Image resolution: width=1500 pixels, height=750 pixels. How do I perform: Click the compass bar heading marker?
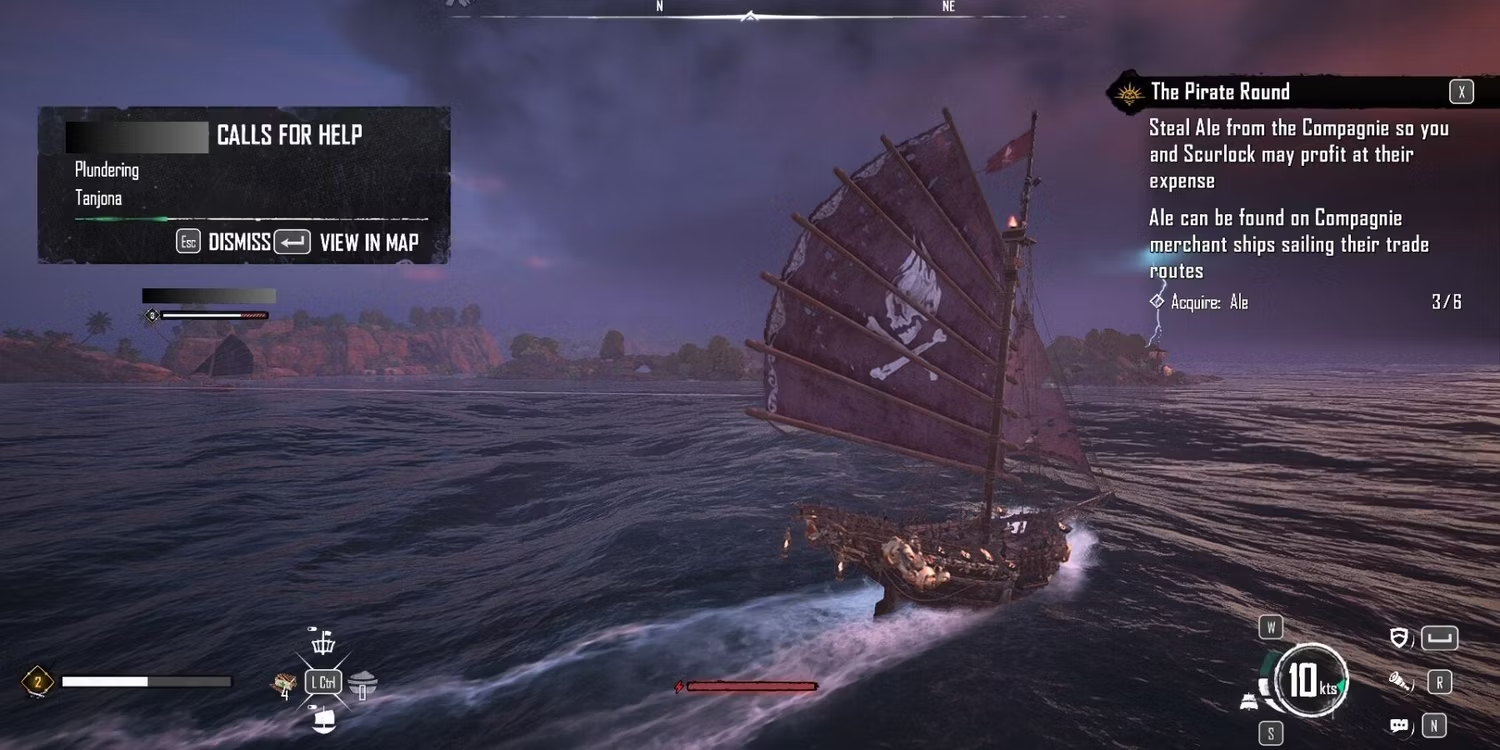pos(749,15)
